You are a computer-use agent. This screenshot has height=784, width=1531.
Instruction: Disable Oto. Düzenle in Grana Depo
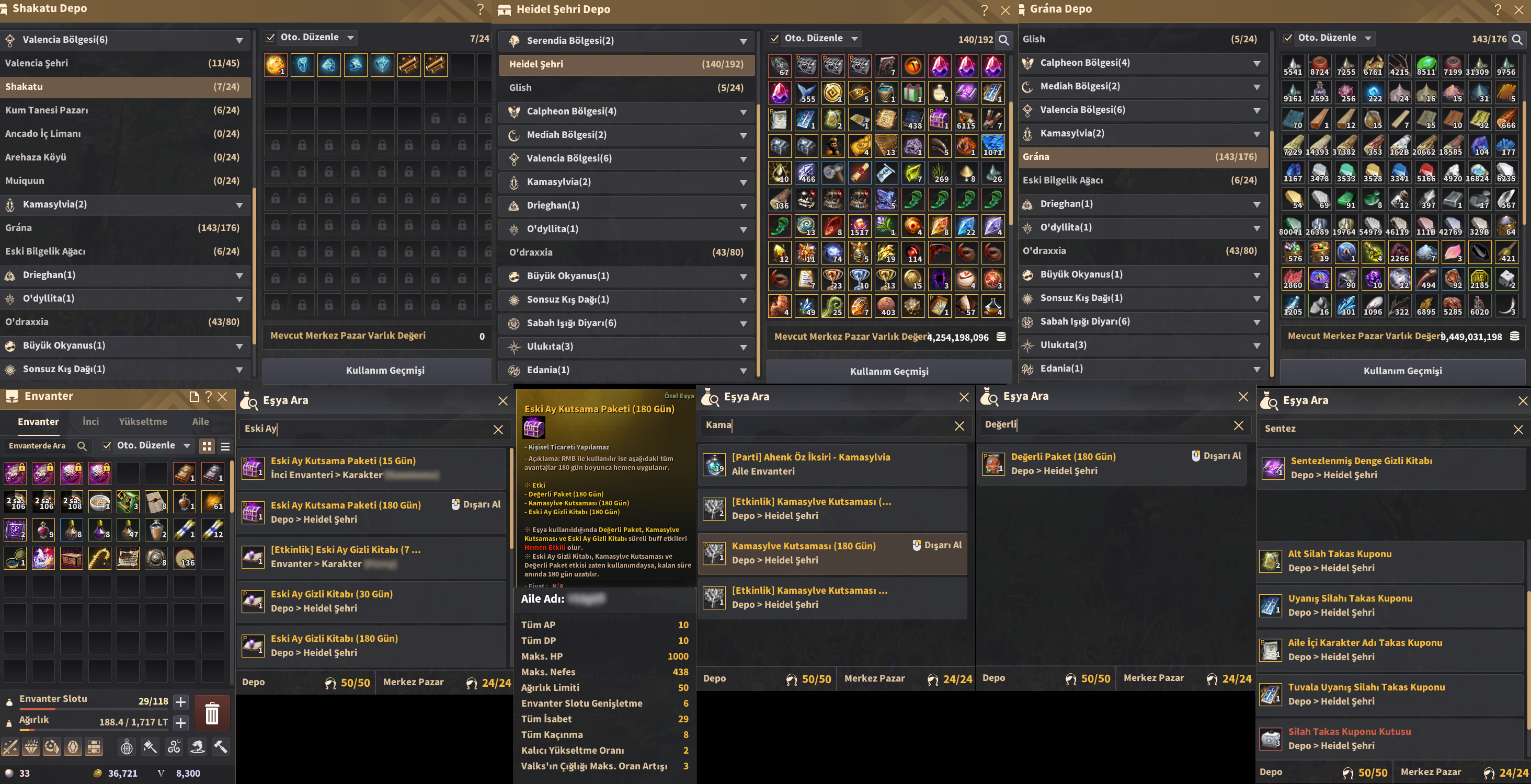(1288, 38)
